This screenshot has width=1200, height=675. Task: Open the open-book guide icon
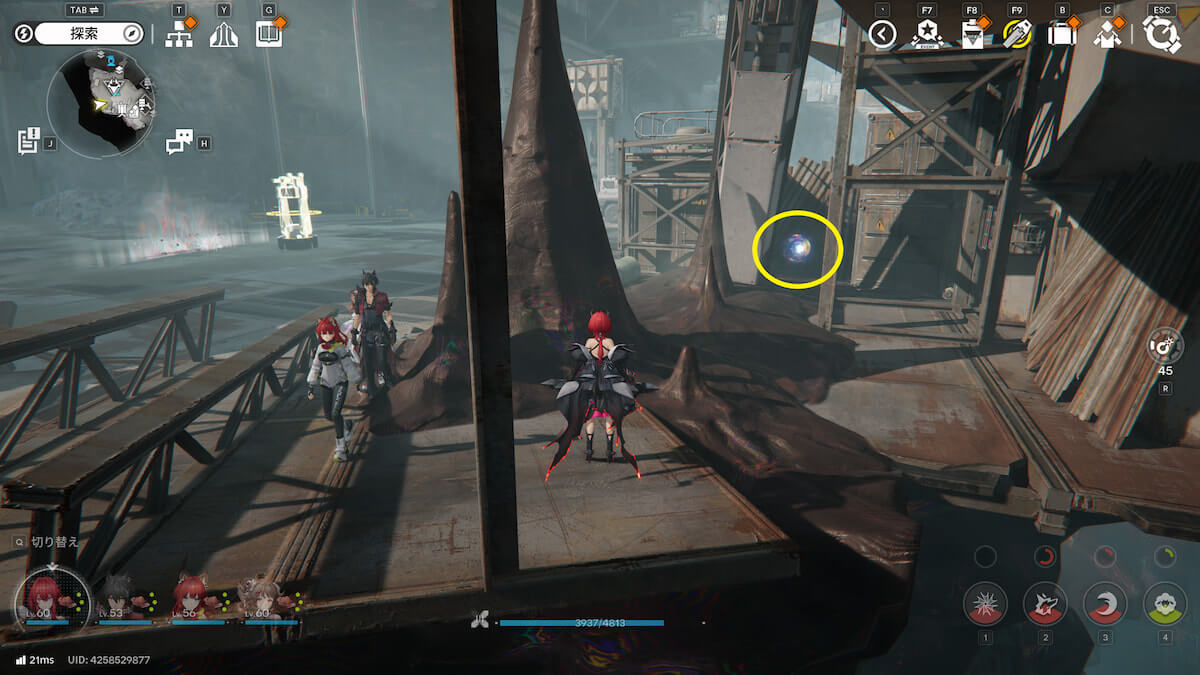[x=268, y=35]
